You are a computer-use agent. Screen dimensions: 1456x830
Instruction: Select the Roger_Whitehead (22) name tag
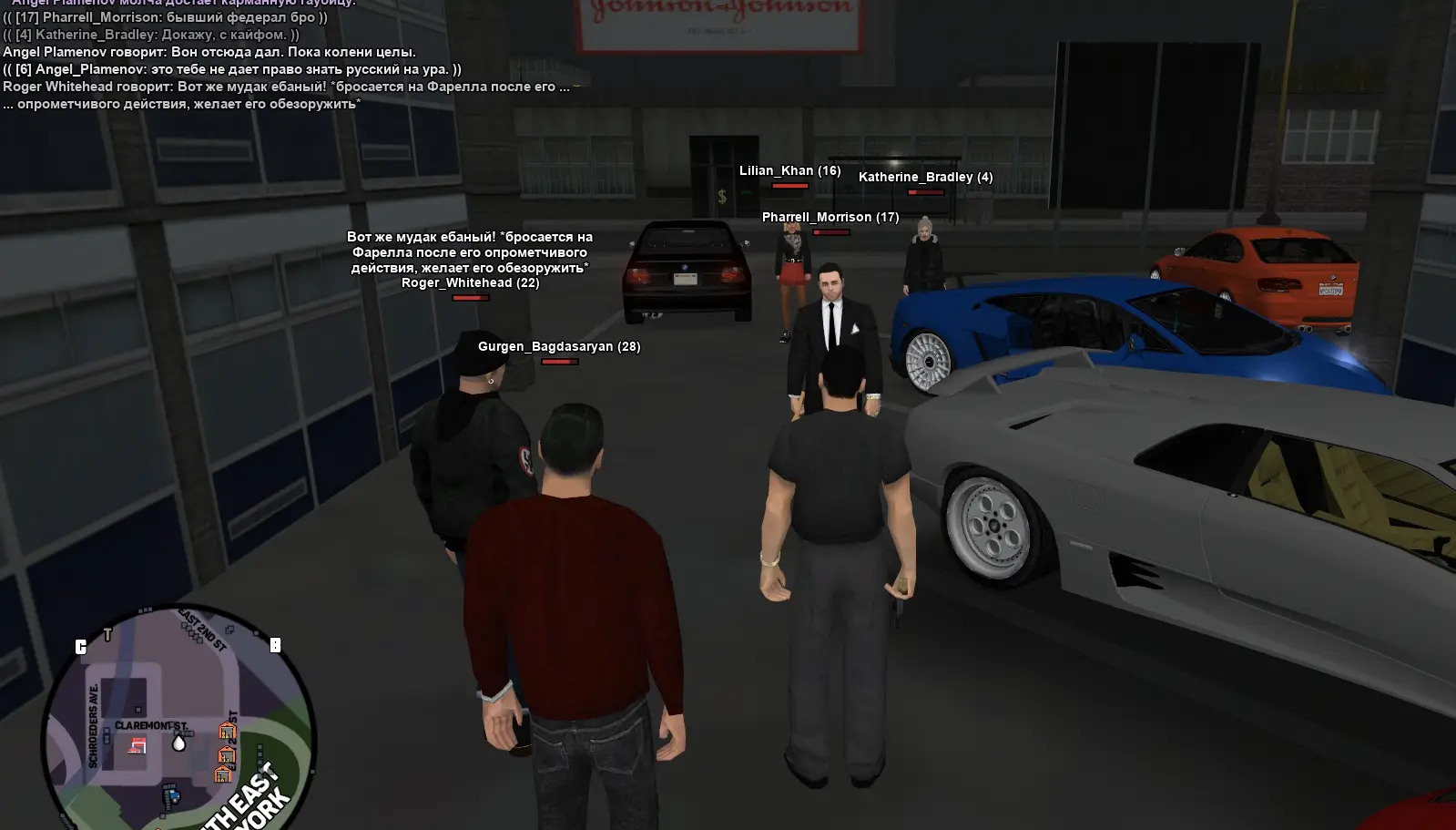[470, 282]
